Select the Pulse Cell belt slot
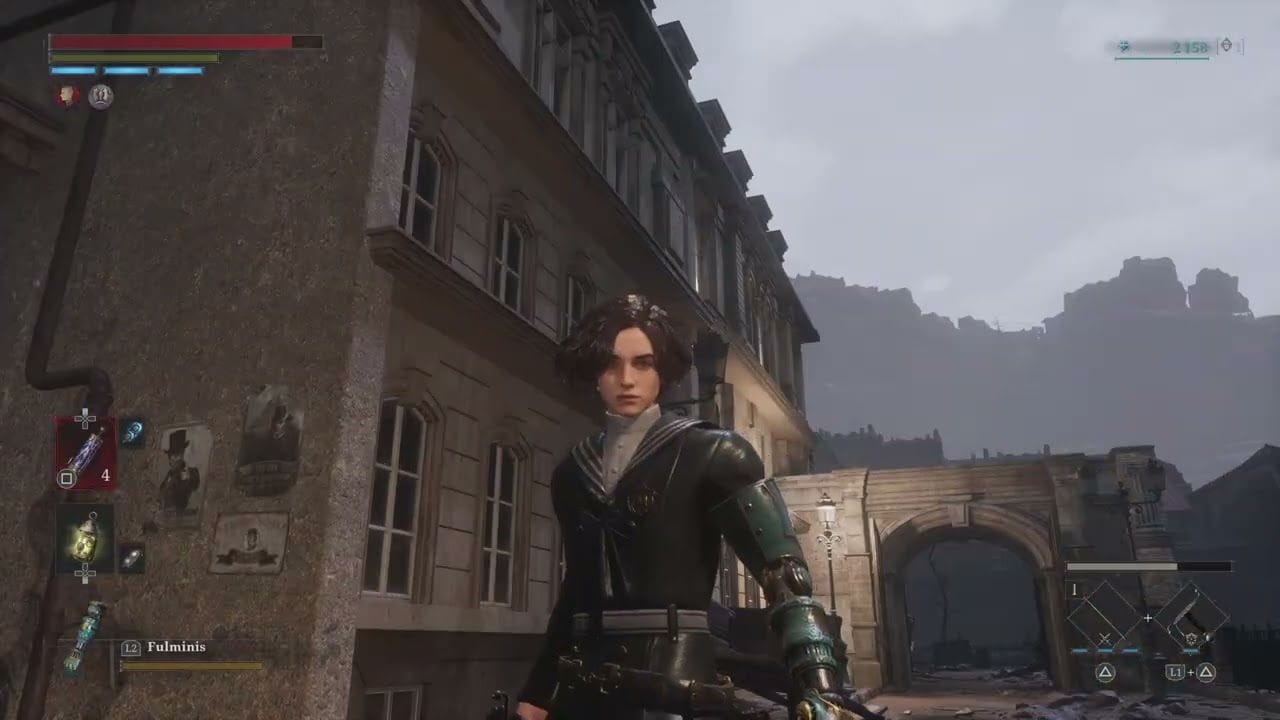Viewport: 1280px width, 720px height. click(85, 453)
